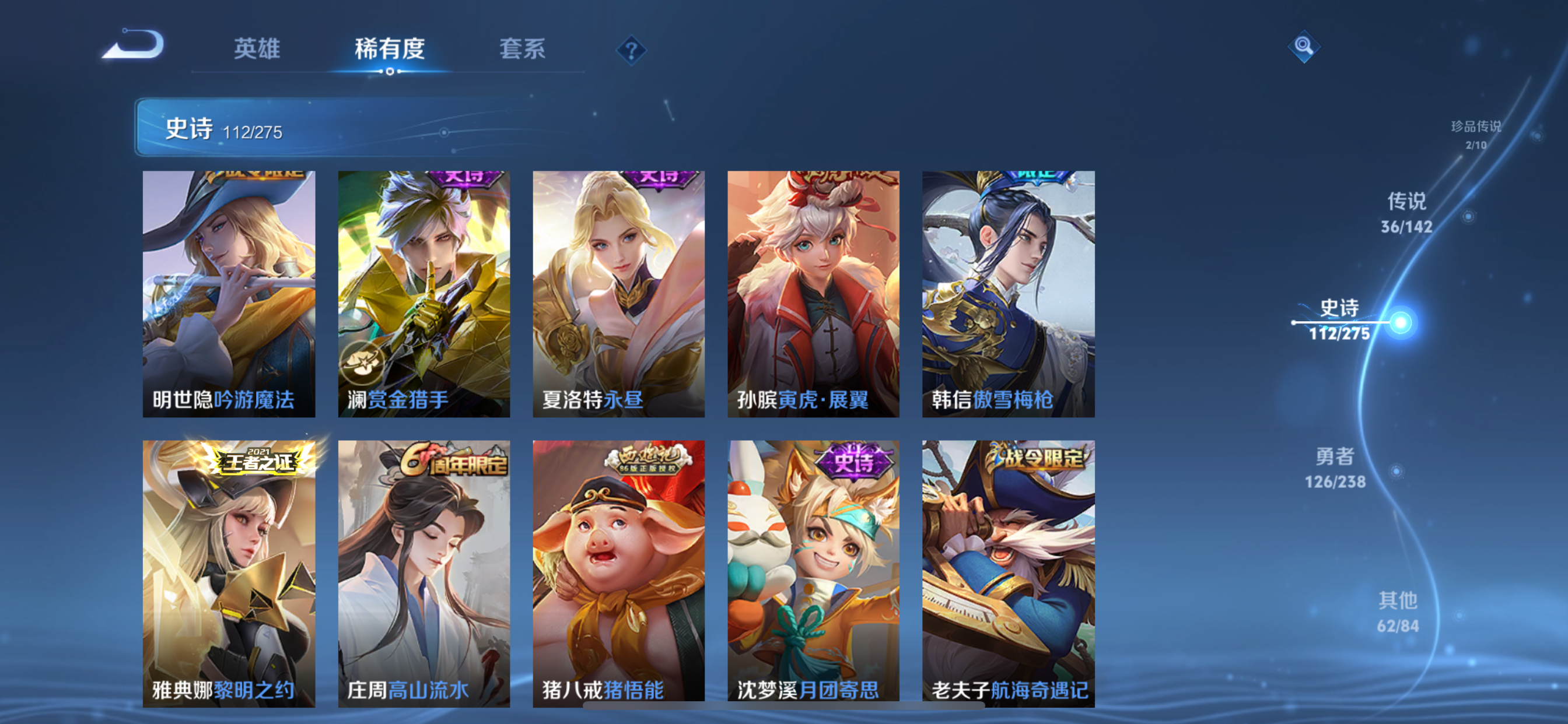Open the 珍品传说 2/10 category
The width and height of the screenshot is (1568, 724).
pos(1476,134)
